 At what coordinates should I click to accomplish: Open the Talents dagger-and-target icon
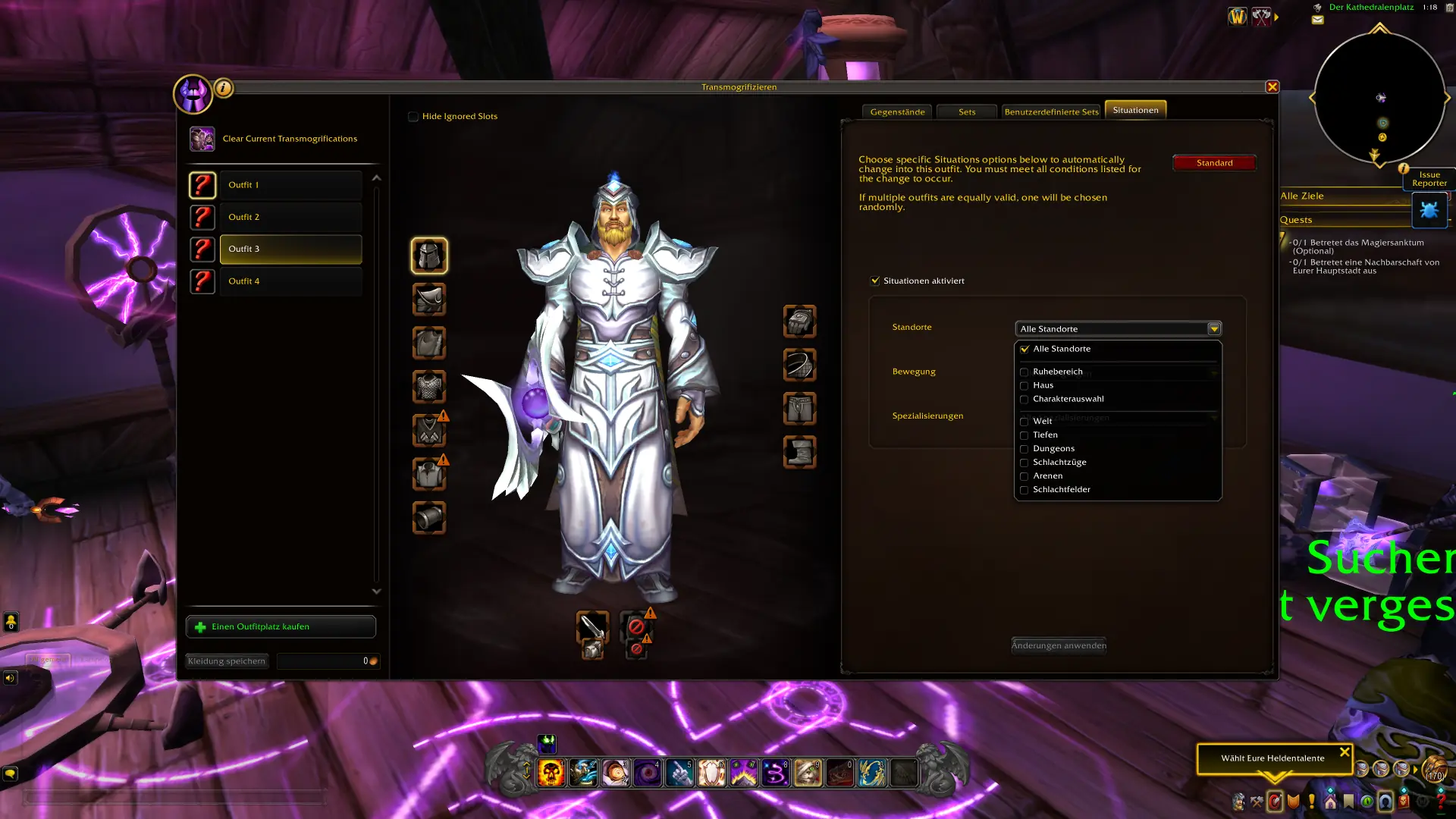click(x=1276, y=802)
